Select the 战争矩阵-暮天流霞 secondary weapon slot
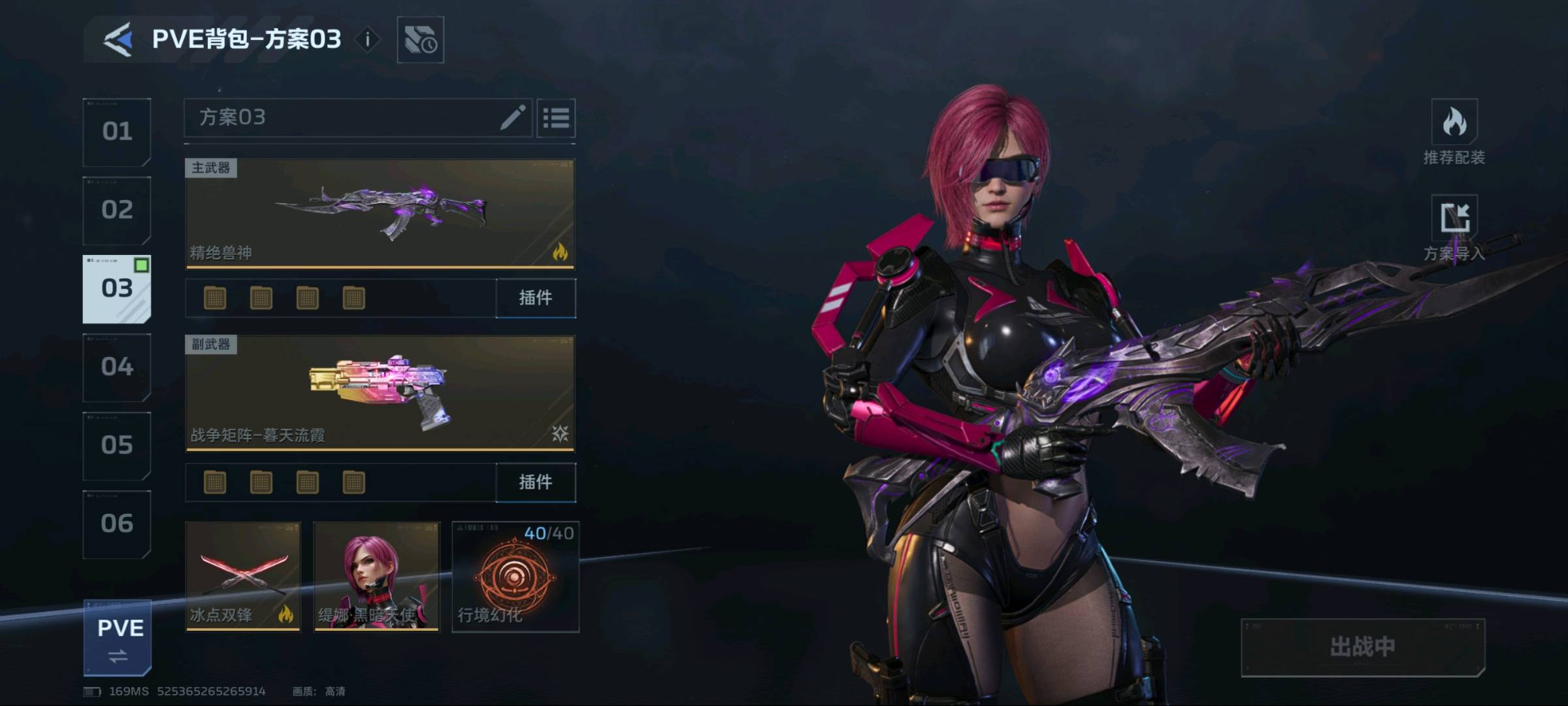The width and height of the screenshot is (1568, 706). point(380,394)
